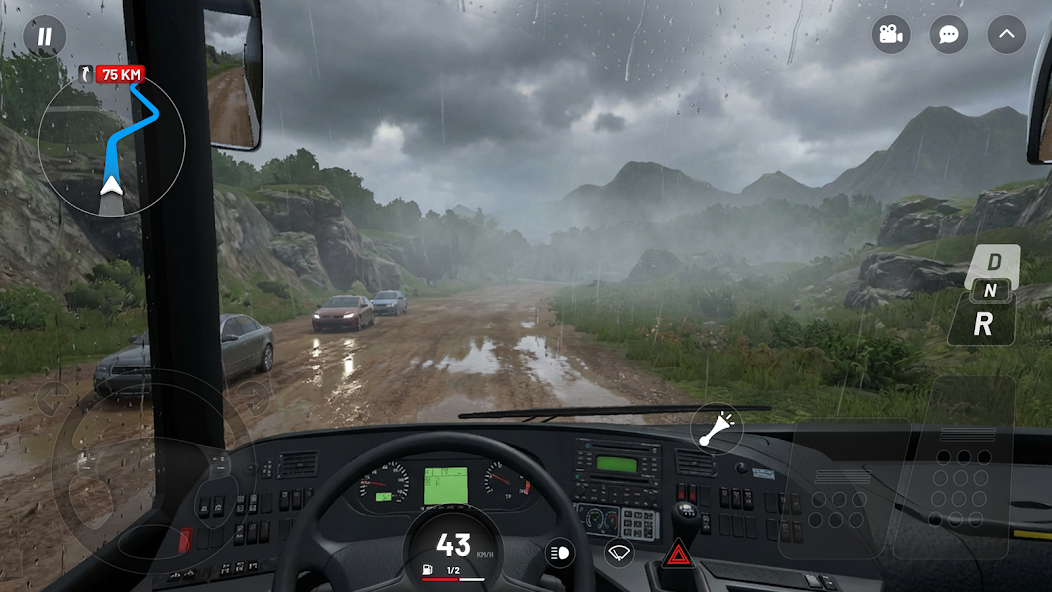
Task: Signal left with the left arrow indicator
Action: tap(53, 399)
